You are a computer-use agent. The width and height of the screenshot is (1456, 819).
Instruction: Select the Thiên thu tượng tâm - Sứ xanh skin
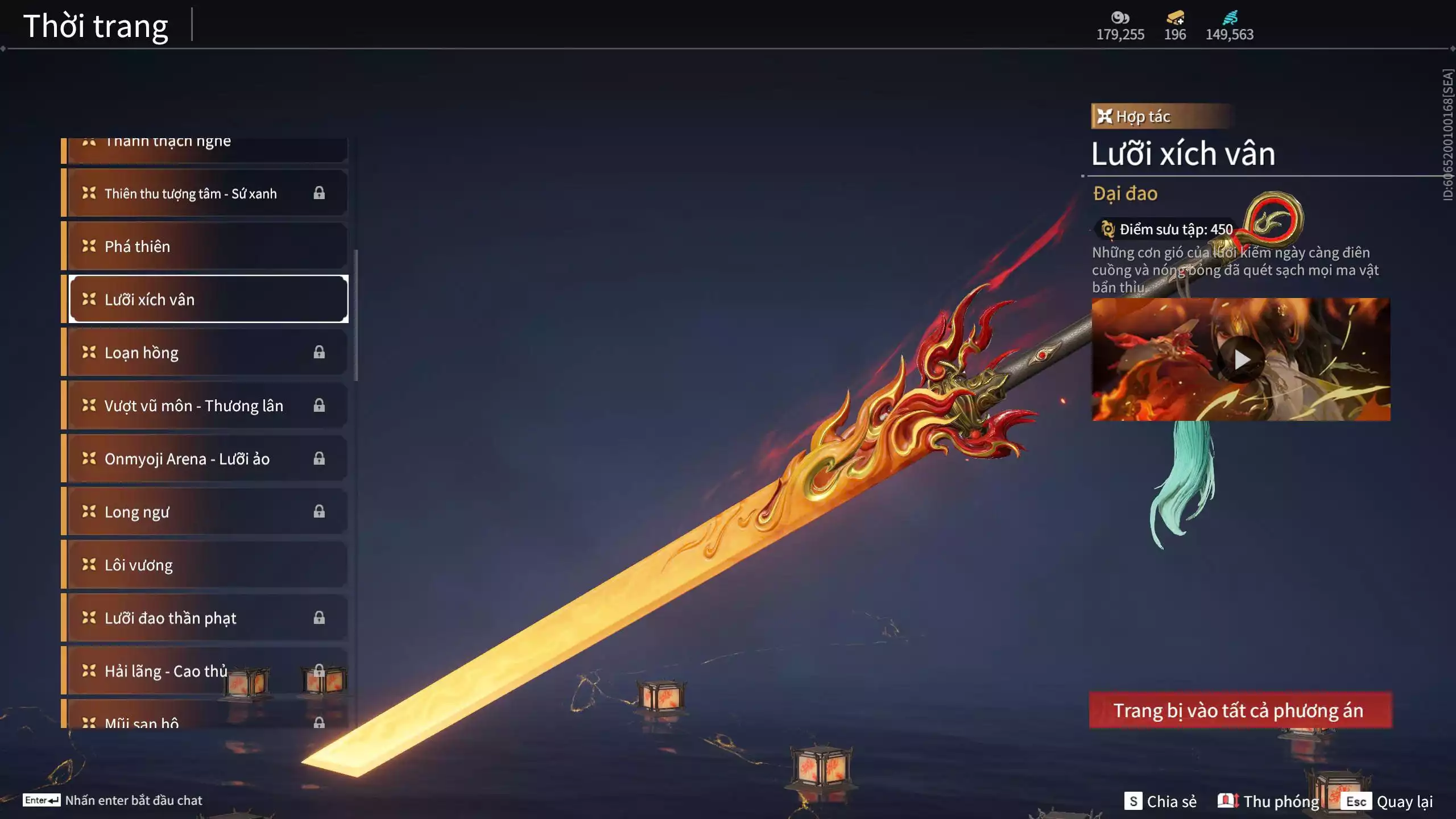207,193
